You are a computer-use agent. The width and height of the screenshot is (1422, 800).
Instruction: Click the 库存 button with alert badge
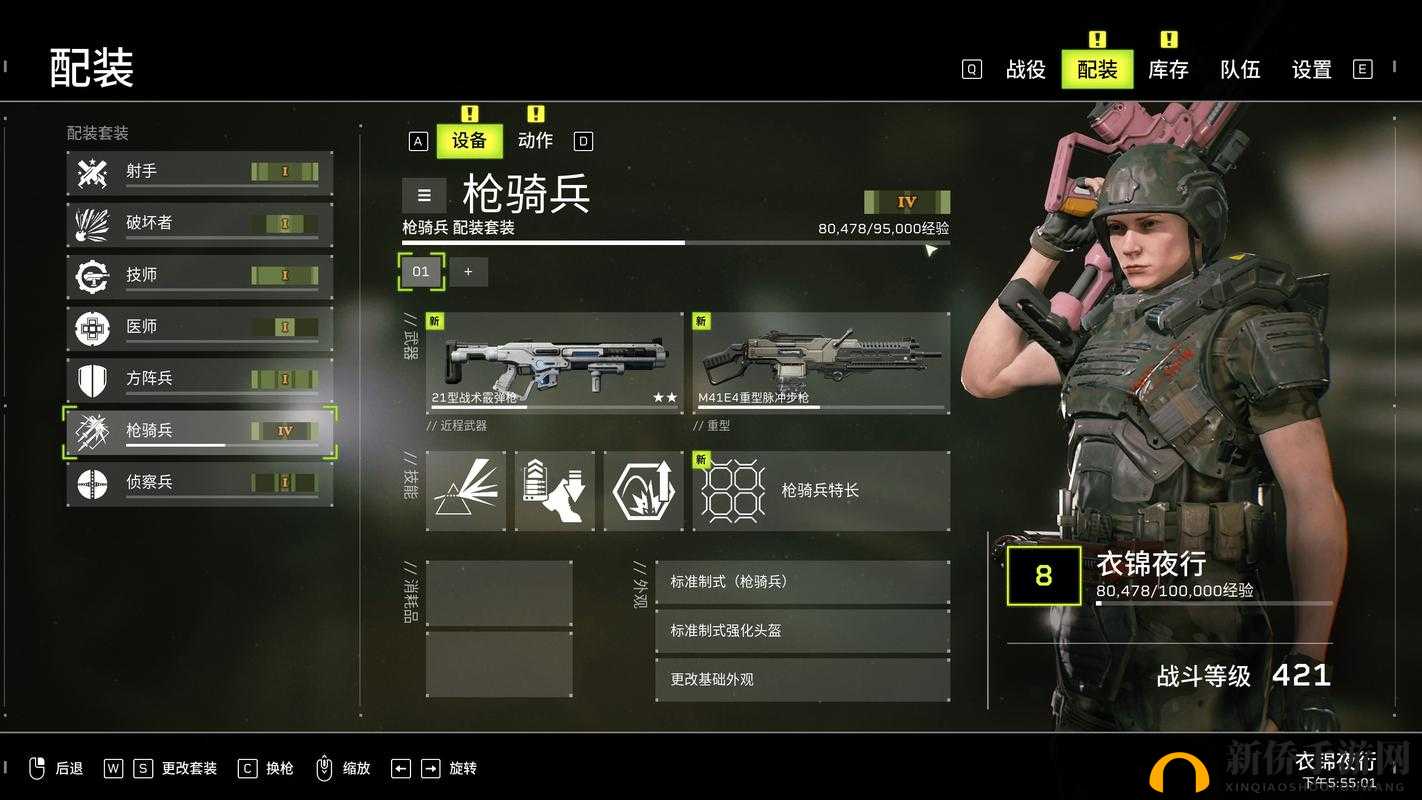(1167, 70)
